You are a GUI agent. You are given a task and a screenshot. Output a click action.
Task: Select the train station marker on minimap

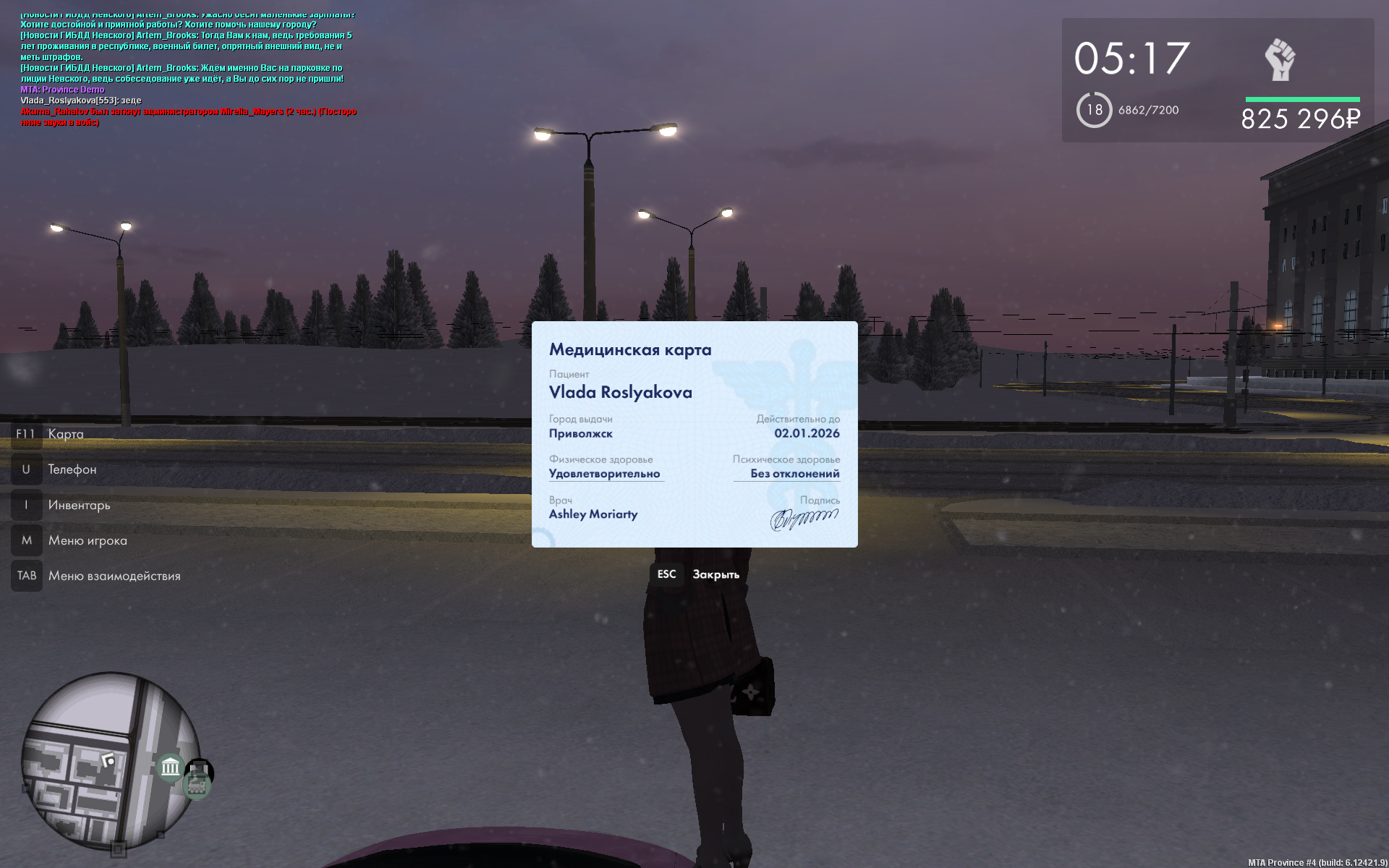click(197, 783)
